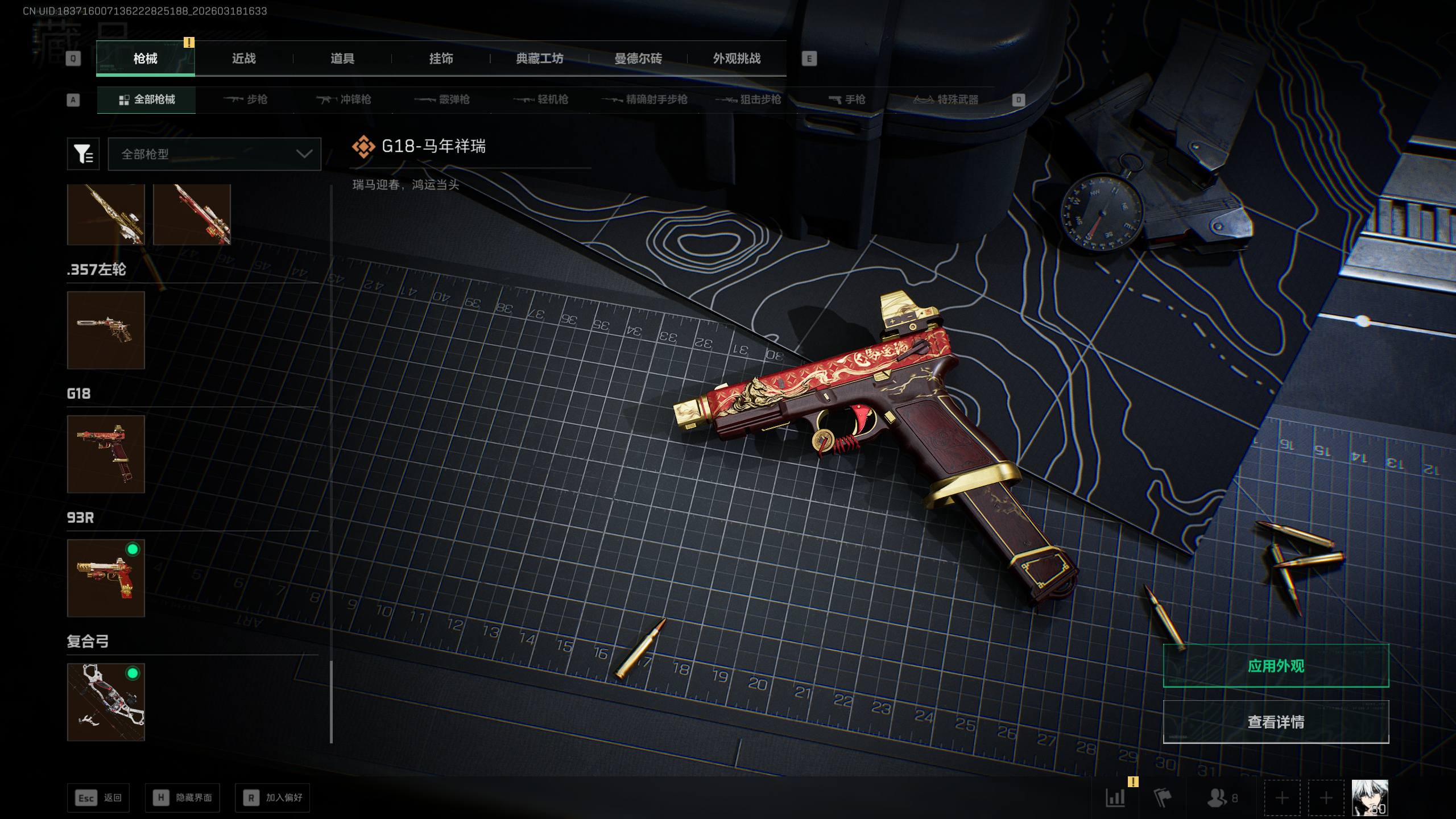Choose the 93R pistol skin thumbnail
Image resolution: width=1456 pixels, height=819 pixels.
pos(106,578)
